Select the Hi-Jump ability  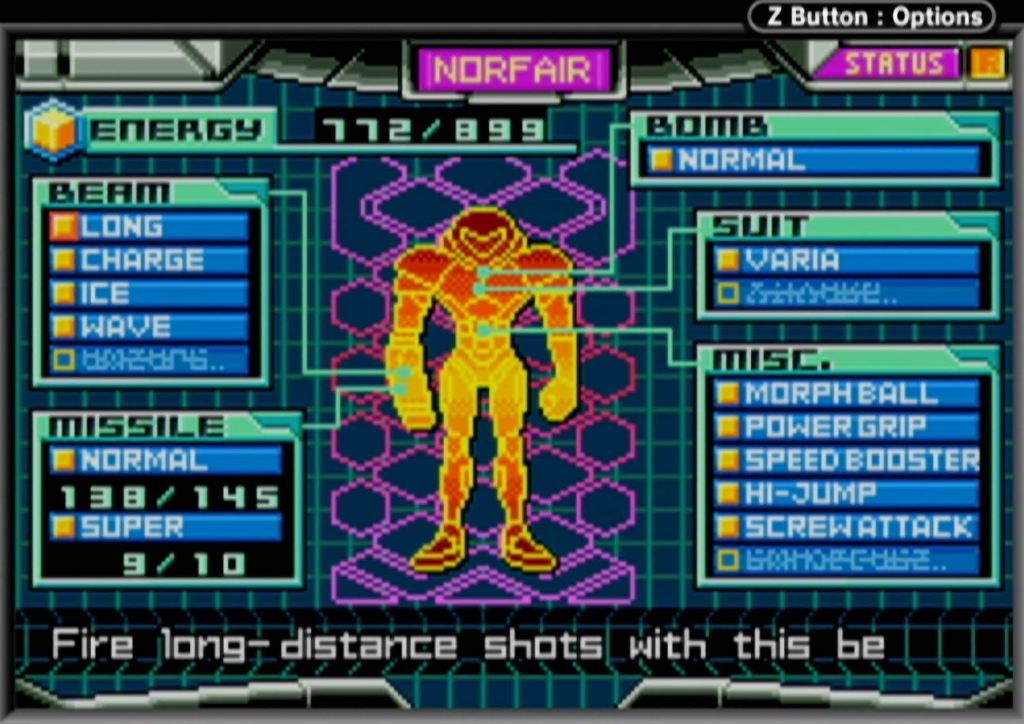(x=846, y=493)
